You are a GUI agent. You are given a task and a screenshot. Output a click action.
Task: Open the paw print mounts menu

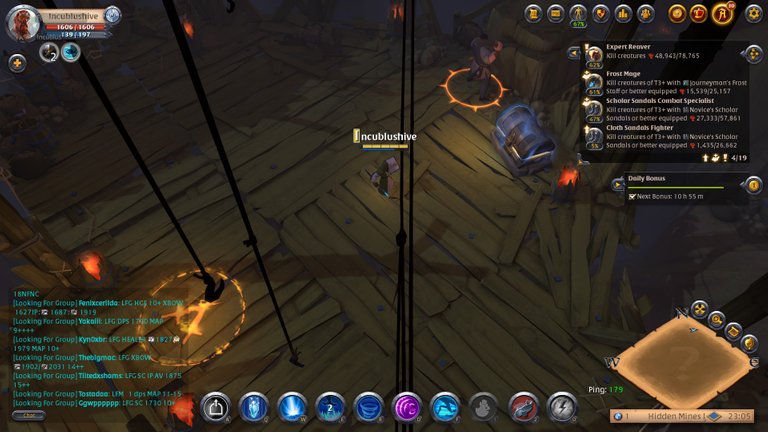[646, 13]
